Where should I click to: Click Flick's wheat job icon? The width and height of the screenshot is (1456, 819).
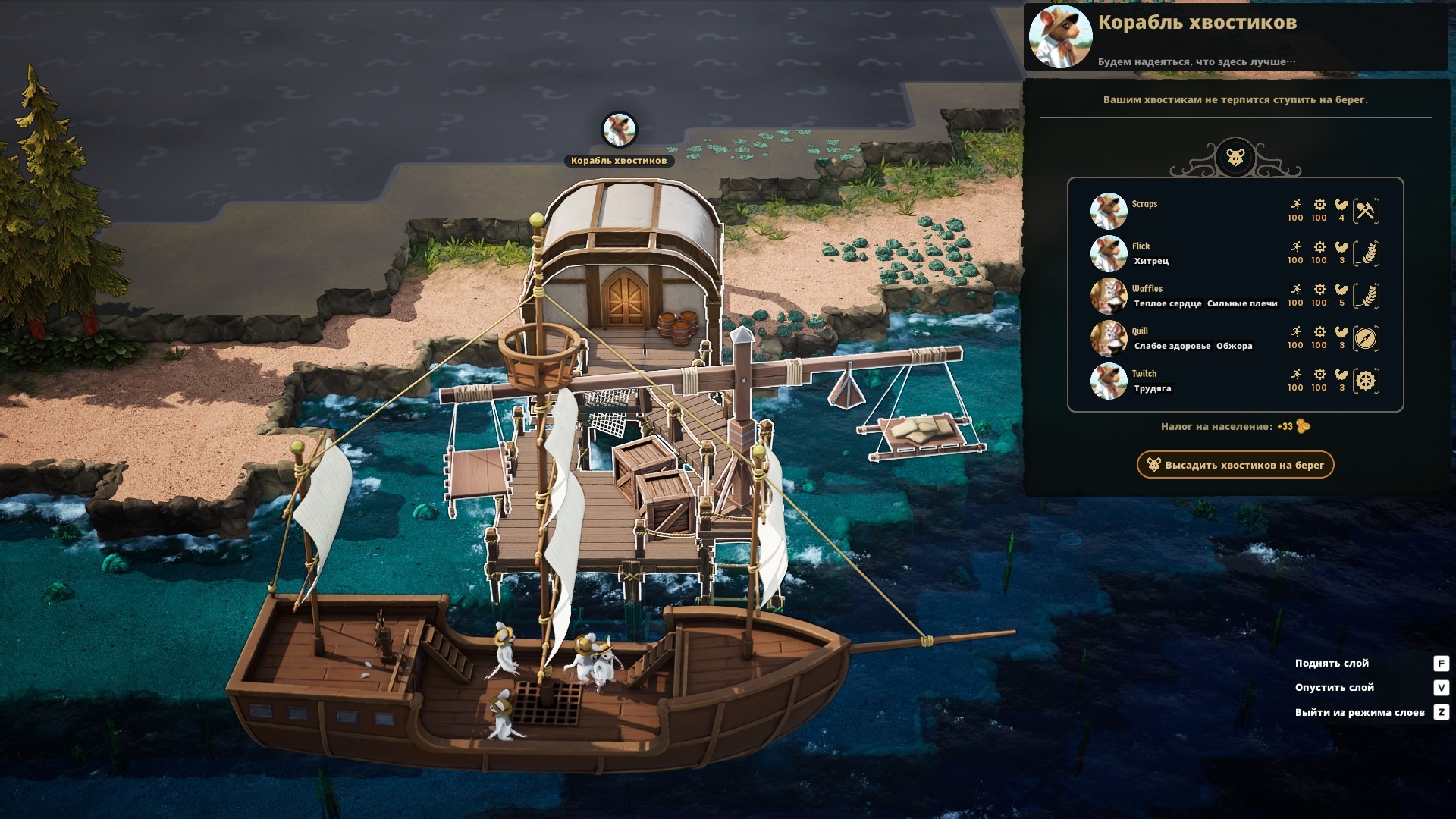[x=1366, y=253]
